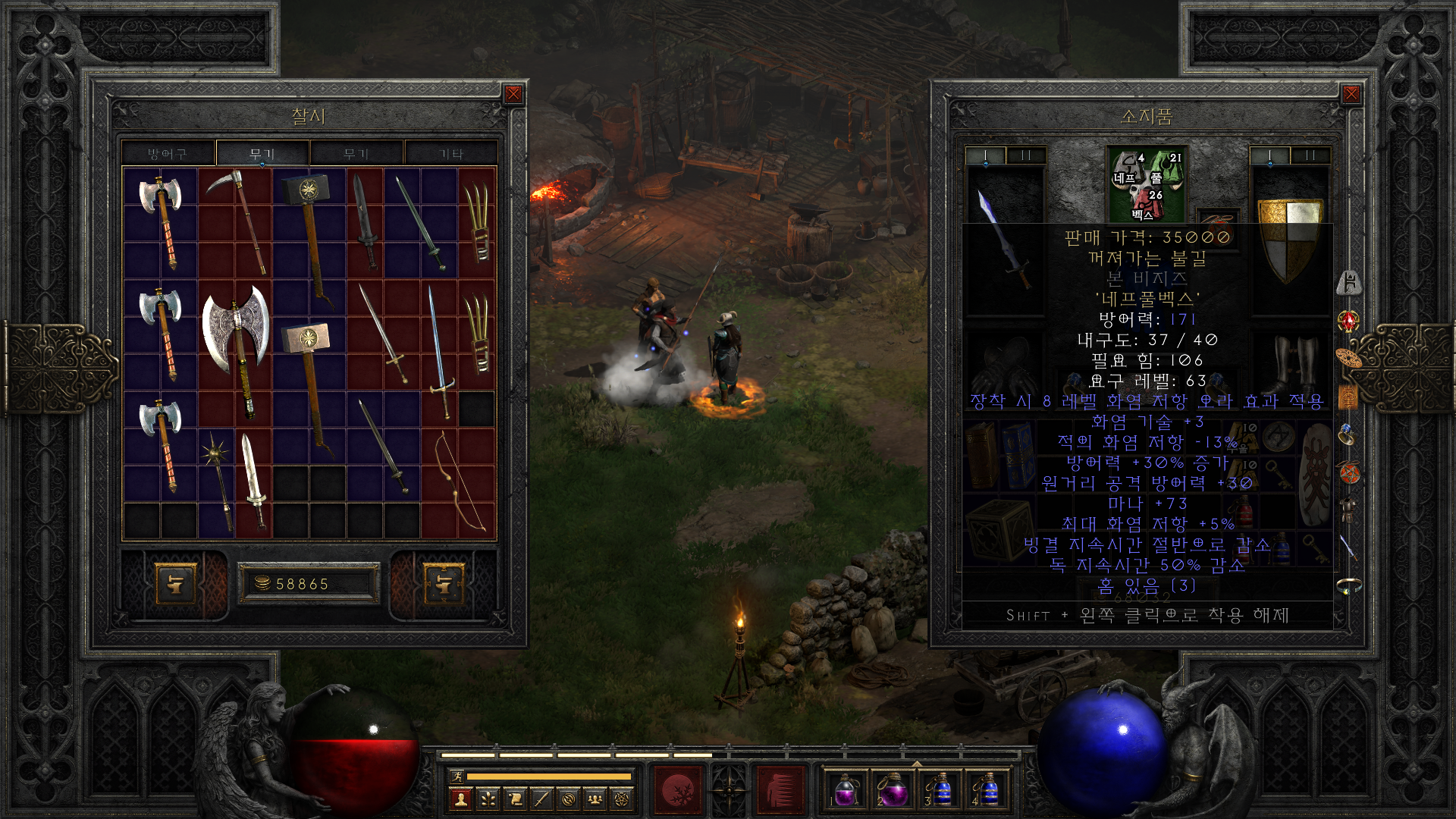This screenshot has height=819, width=1456.
Task: Close the Charsi shop window
Action: click(x=513, y=94)
